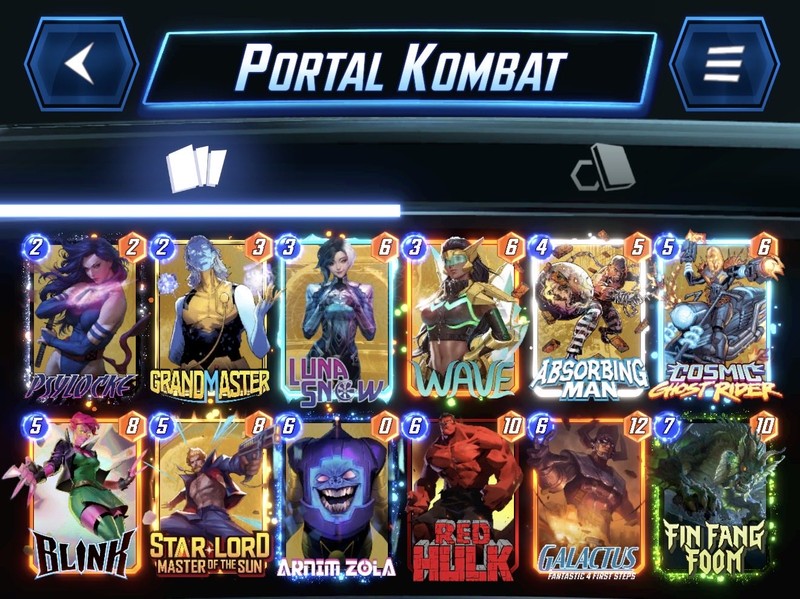
Task: Go back with the arrow button
Action: click(x=81, y=63)
